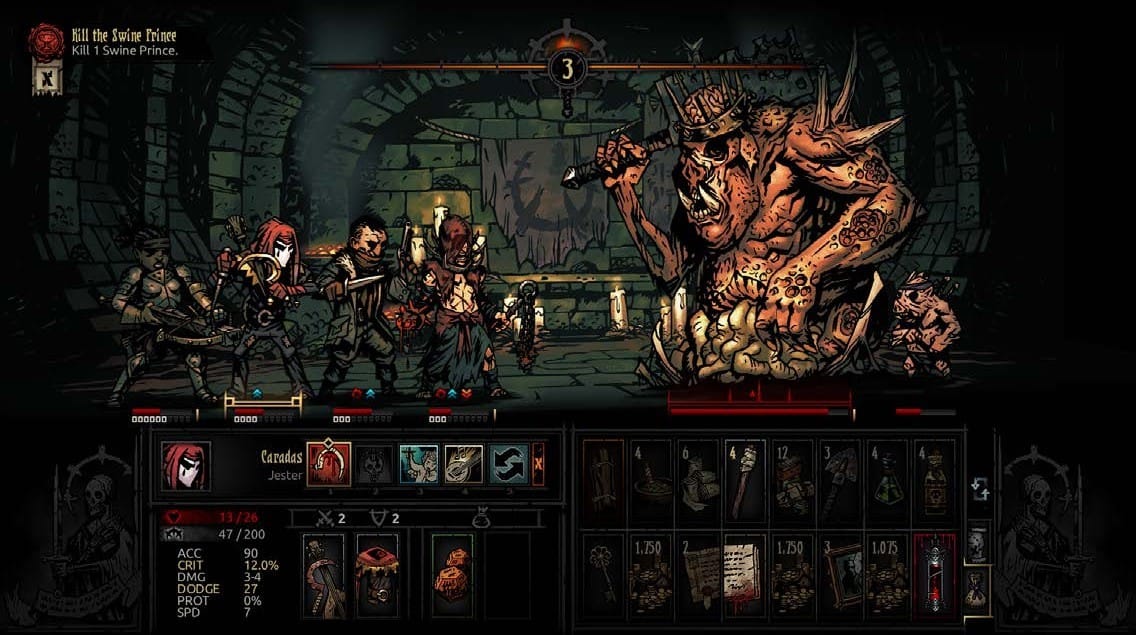This screenshot has height=635, width=1136.
Task: Activate the lute music skill
Action: [464, 464]
